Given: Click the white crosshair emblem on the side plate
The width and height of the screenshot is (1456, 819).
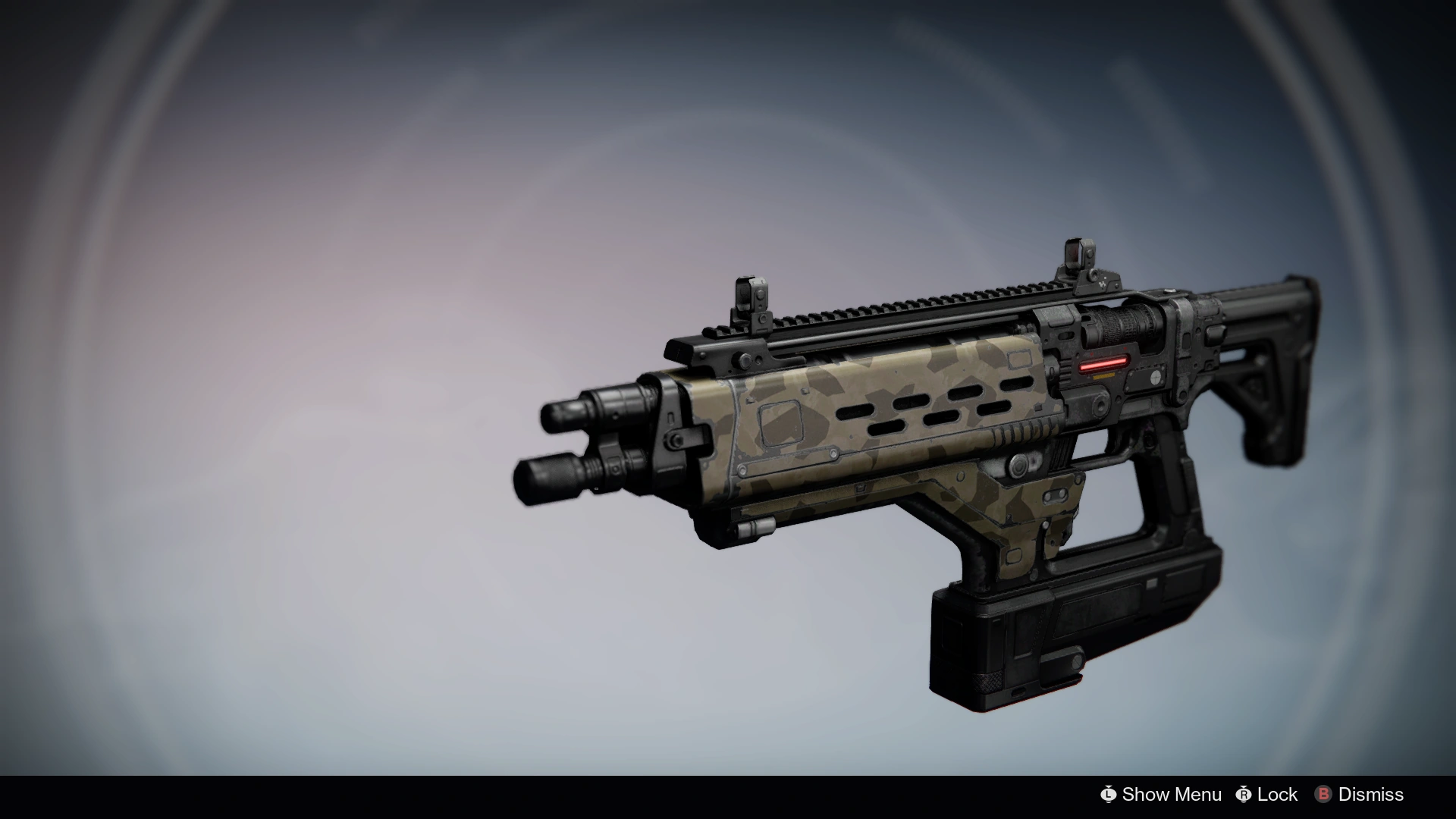Looking at the screenshot, I should [x=1156, y=378].
